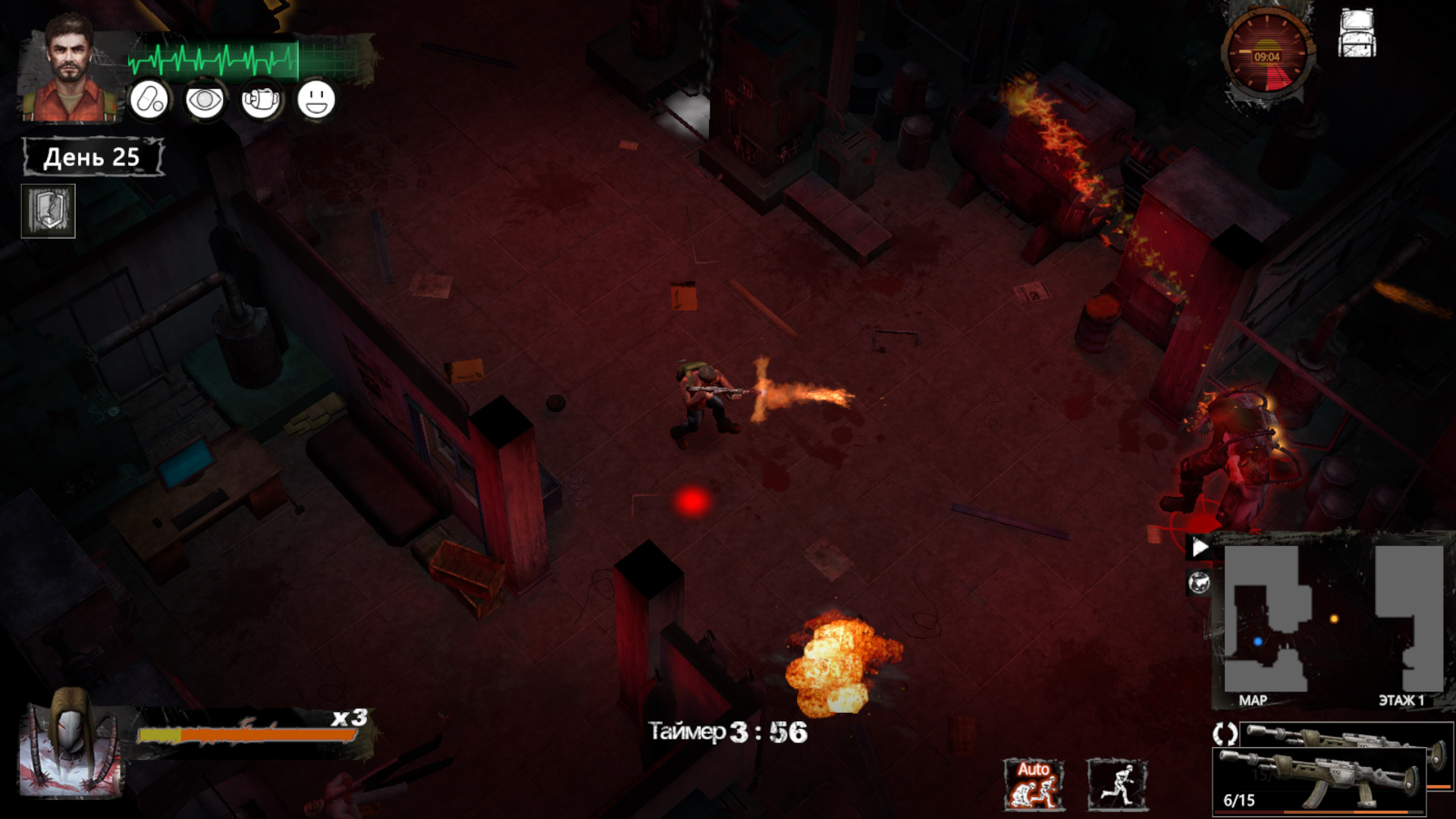Click the survivor portrait at top

[x=70, y=70]
